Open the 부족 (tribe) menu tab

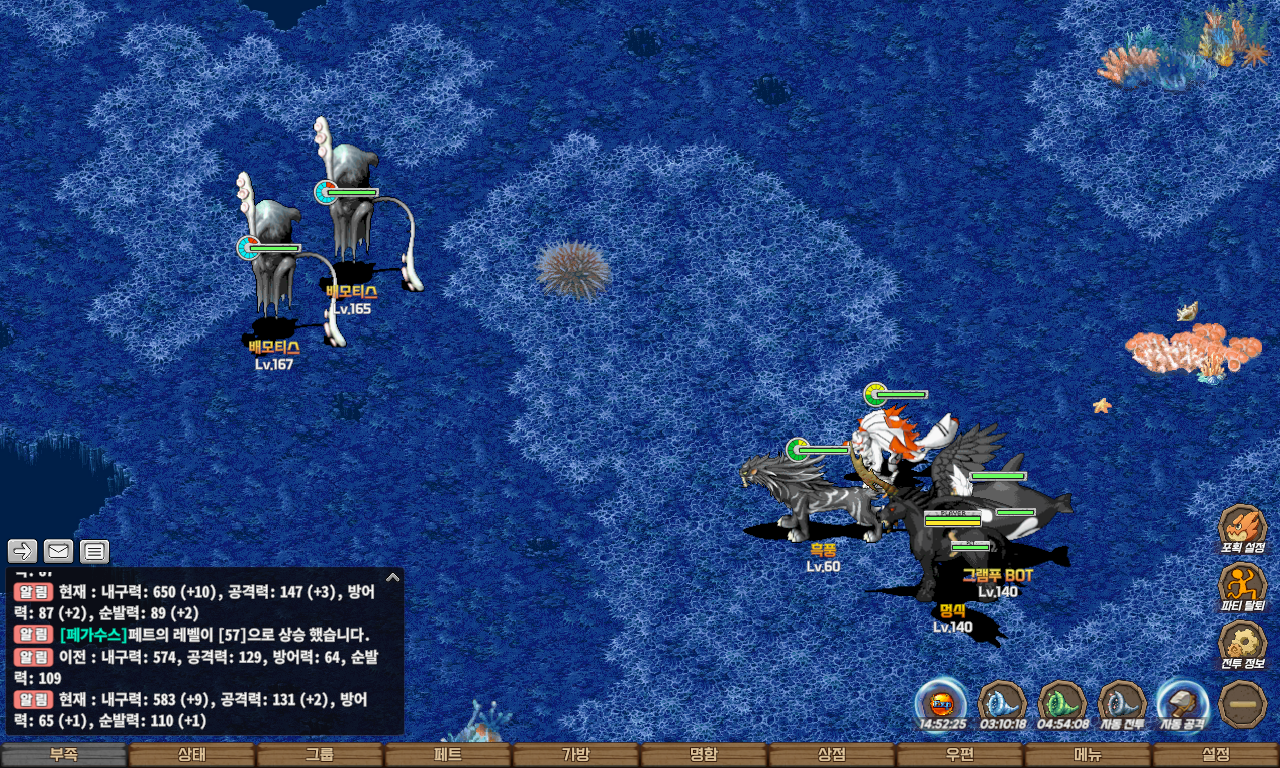pos(64,755)
